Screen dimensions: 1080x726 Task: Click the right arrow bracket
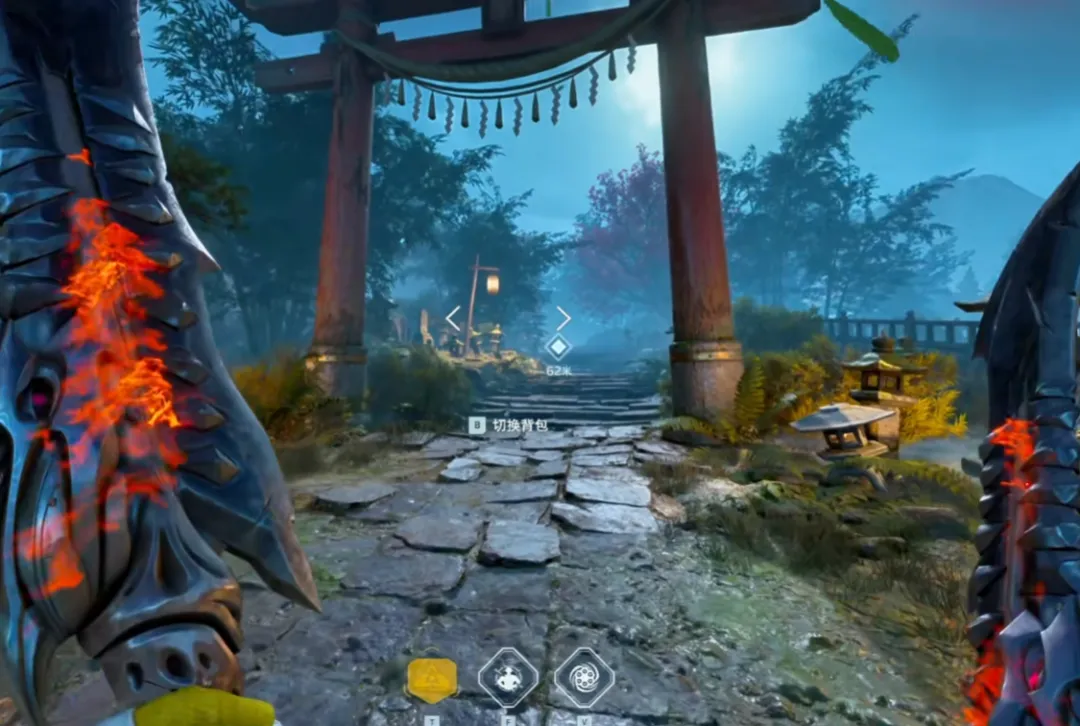pos(563,318)
